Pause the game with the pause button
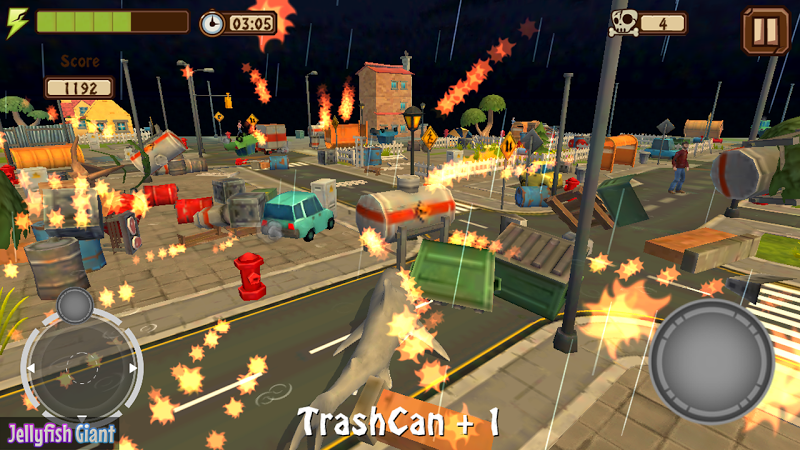The image size is (800, 450). click(765, 31)
